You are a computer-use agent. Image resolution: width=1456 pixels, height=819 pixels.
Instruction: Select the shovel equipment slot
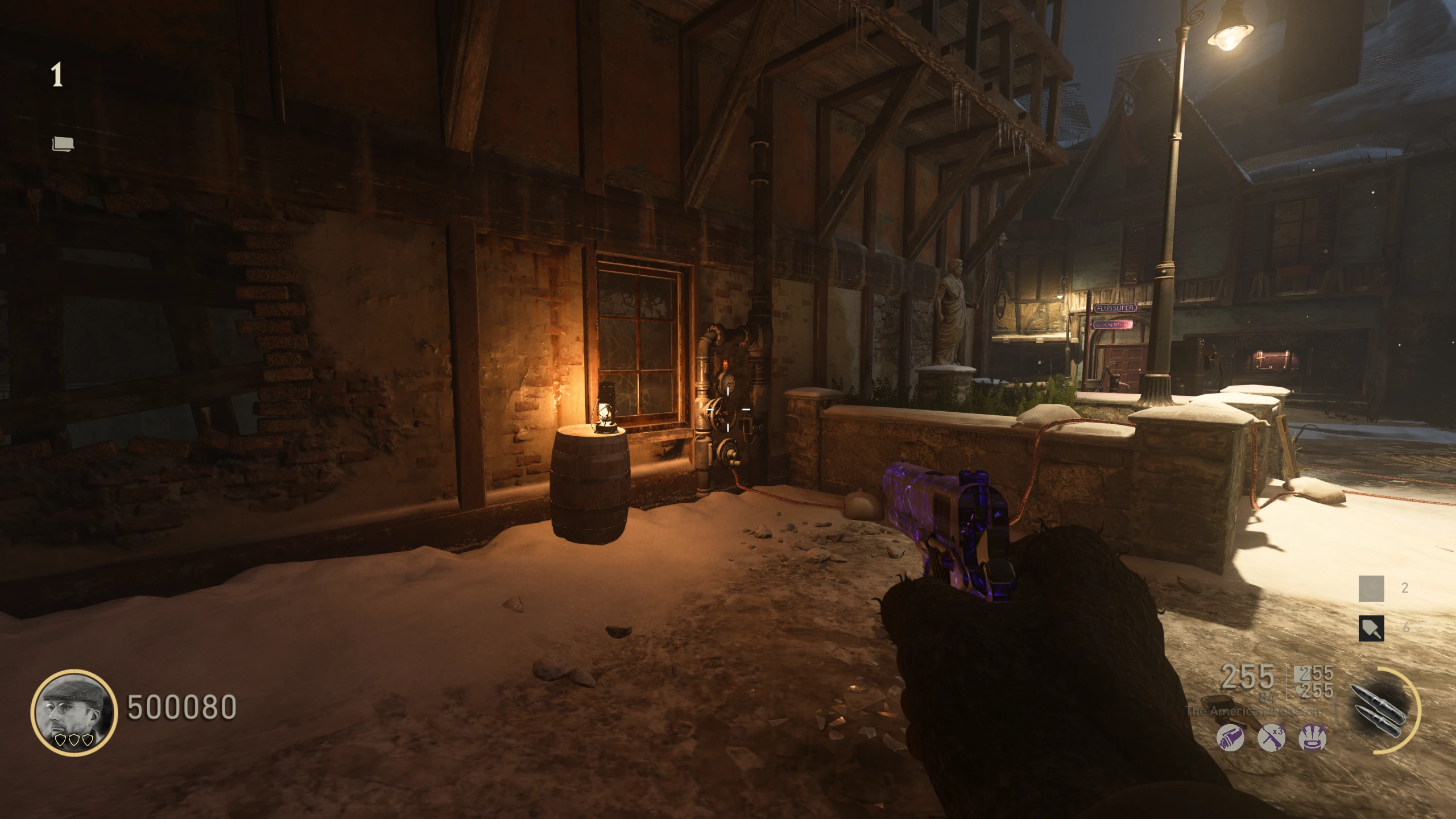(1371, 628)
